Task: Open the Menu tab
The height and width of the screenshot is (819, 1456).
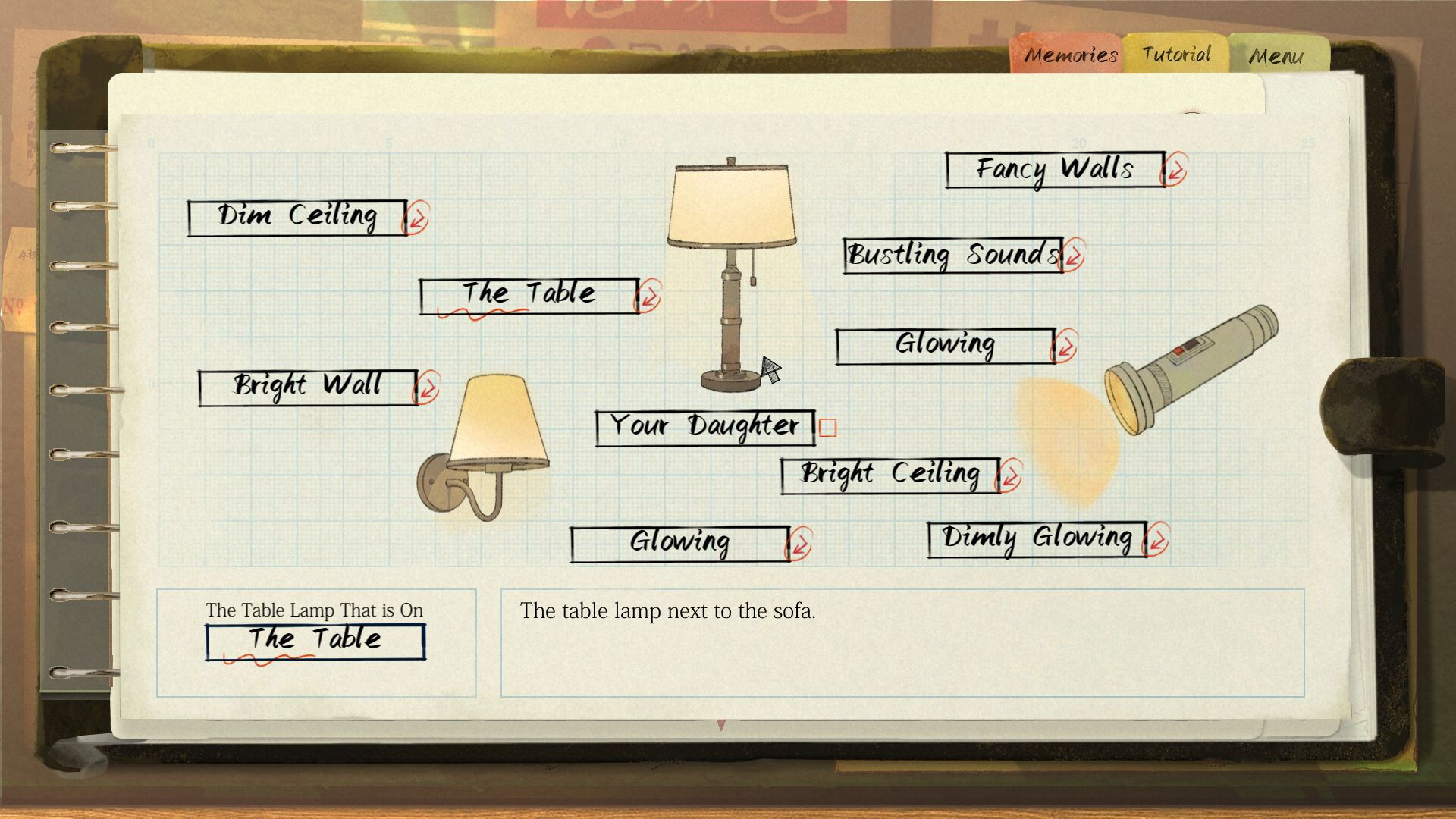Action: coord(1277,55)
